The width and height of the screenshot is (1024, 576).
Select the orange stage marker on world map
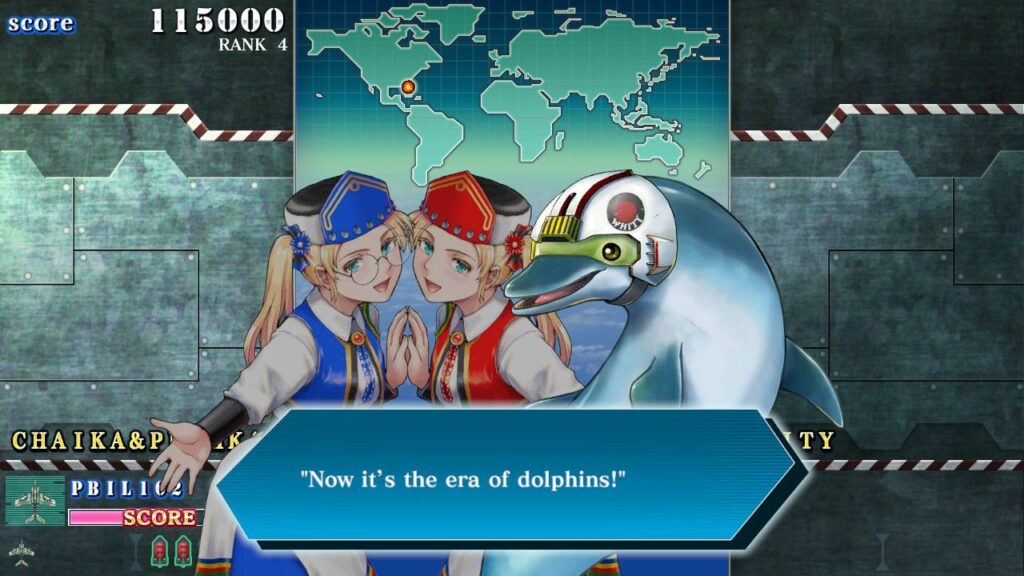pos(407,87)
